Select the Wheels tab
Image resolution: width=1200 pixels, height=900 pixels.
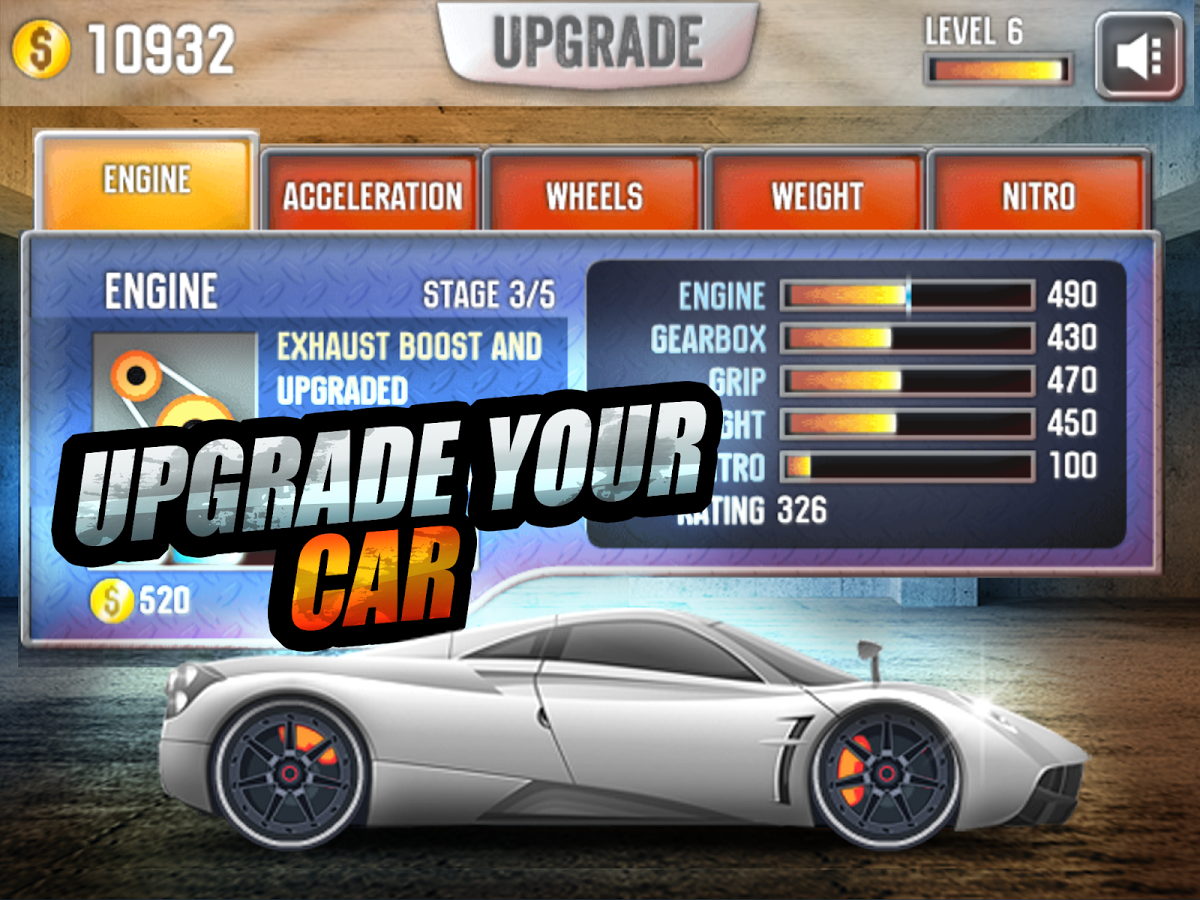pos(594,195)
